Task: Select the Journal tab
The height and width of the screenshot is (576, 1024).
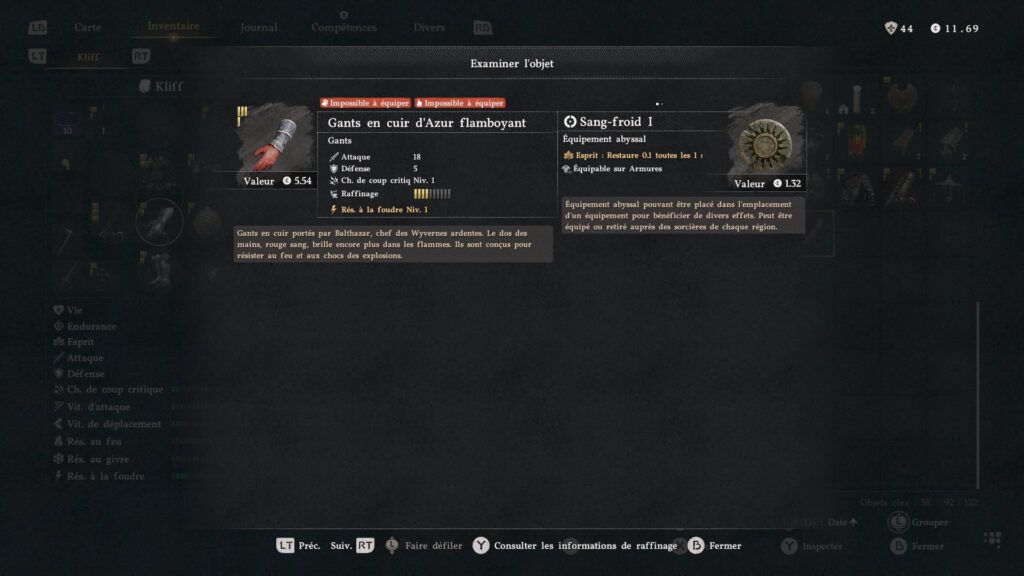Action: click(259, 28)
